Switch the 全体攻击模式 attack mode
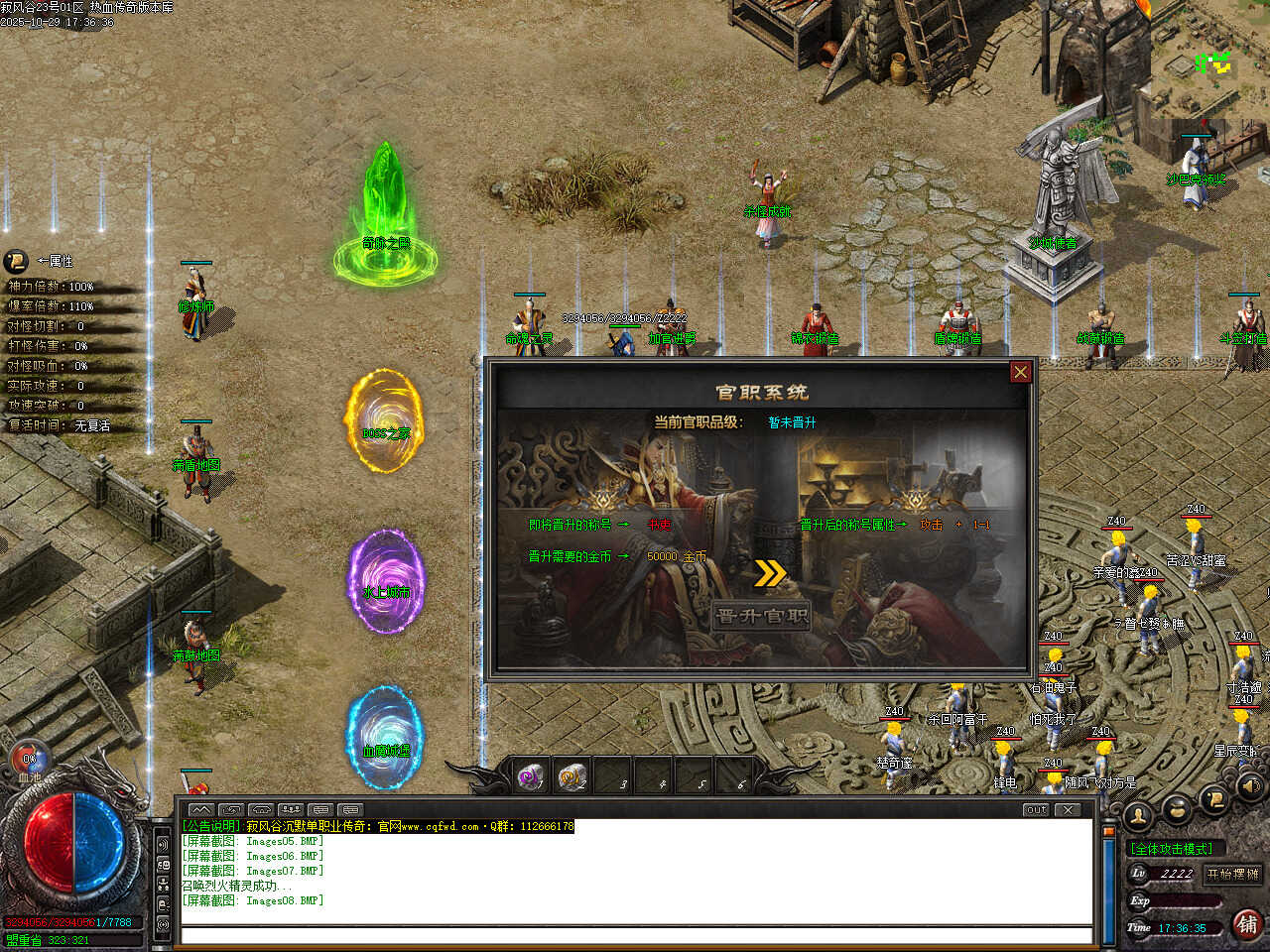The height and width of the screenshot is (952, 1270). [x=1173, y=848]
